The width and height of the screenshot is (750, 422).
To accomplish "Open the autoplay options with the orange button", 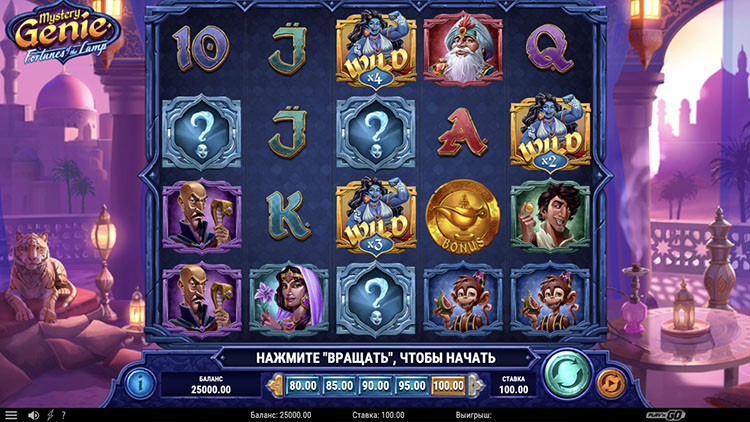I will point(609,381).
